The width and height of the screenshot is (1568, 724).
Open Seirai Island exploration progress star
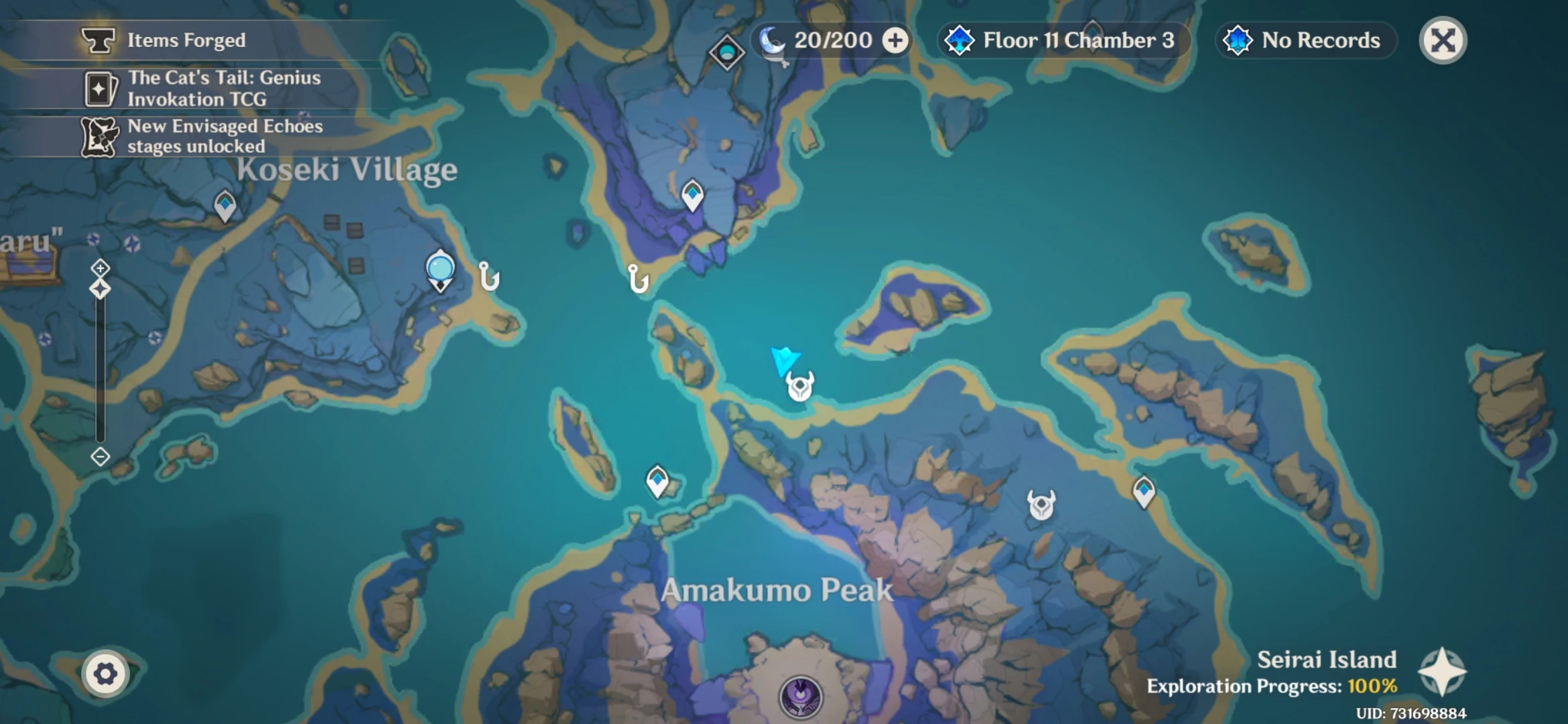coord(1442,672)
